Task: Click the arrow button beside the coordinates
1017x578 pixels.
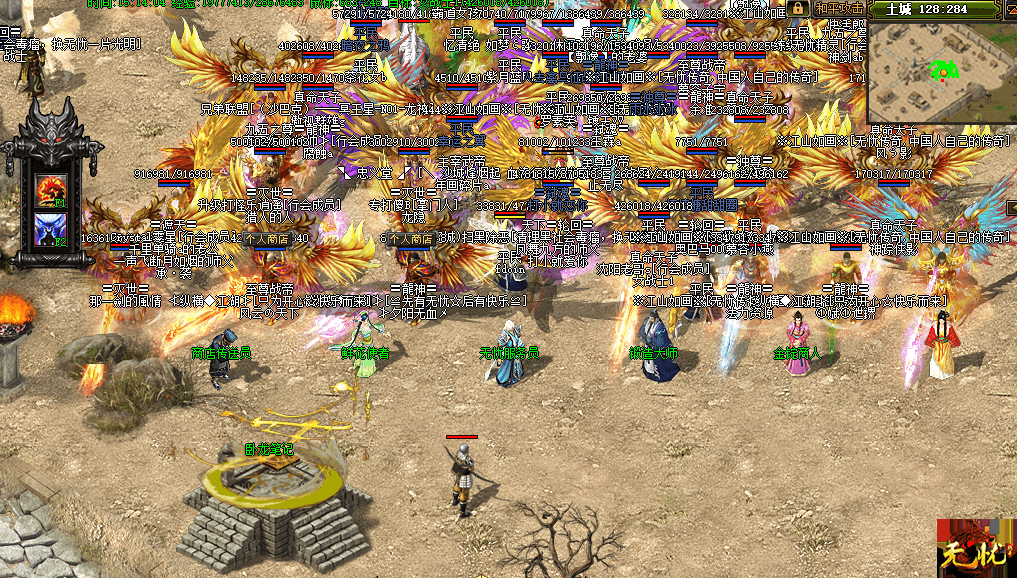Action: point(1008,9)
